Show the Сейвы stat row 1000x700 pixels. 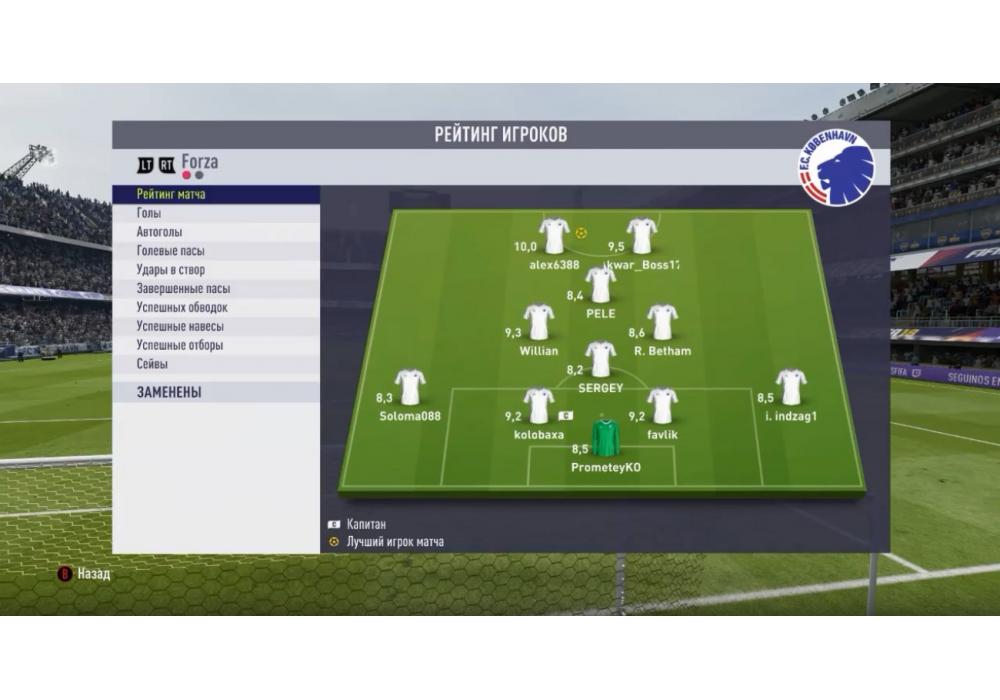coord(152,364)
